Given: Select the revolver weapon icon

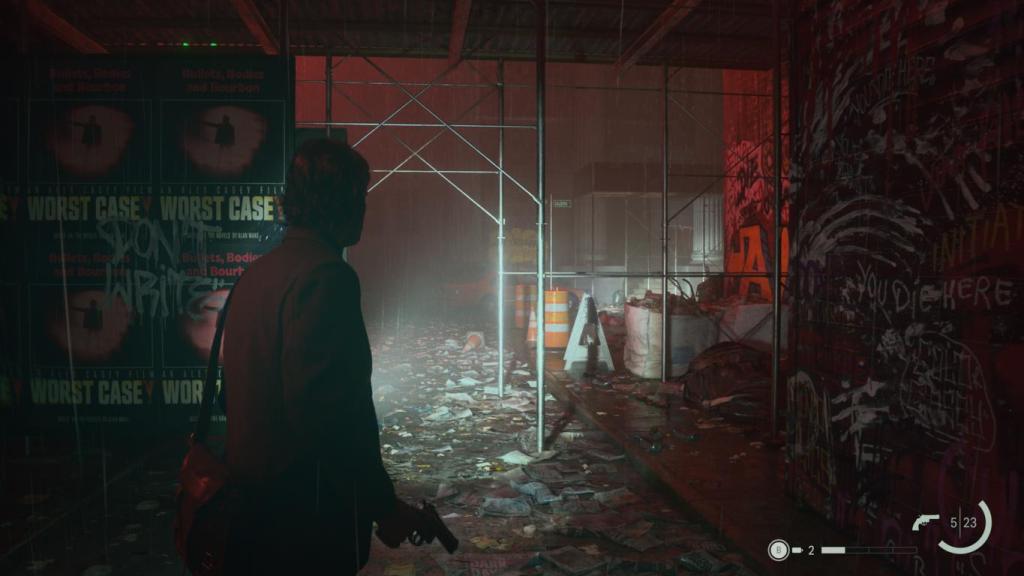Looking at the screenshot, I should pos(926,521).
